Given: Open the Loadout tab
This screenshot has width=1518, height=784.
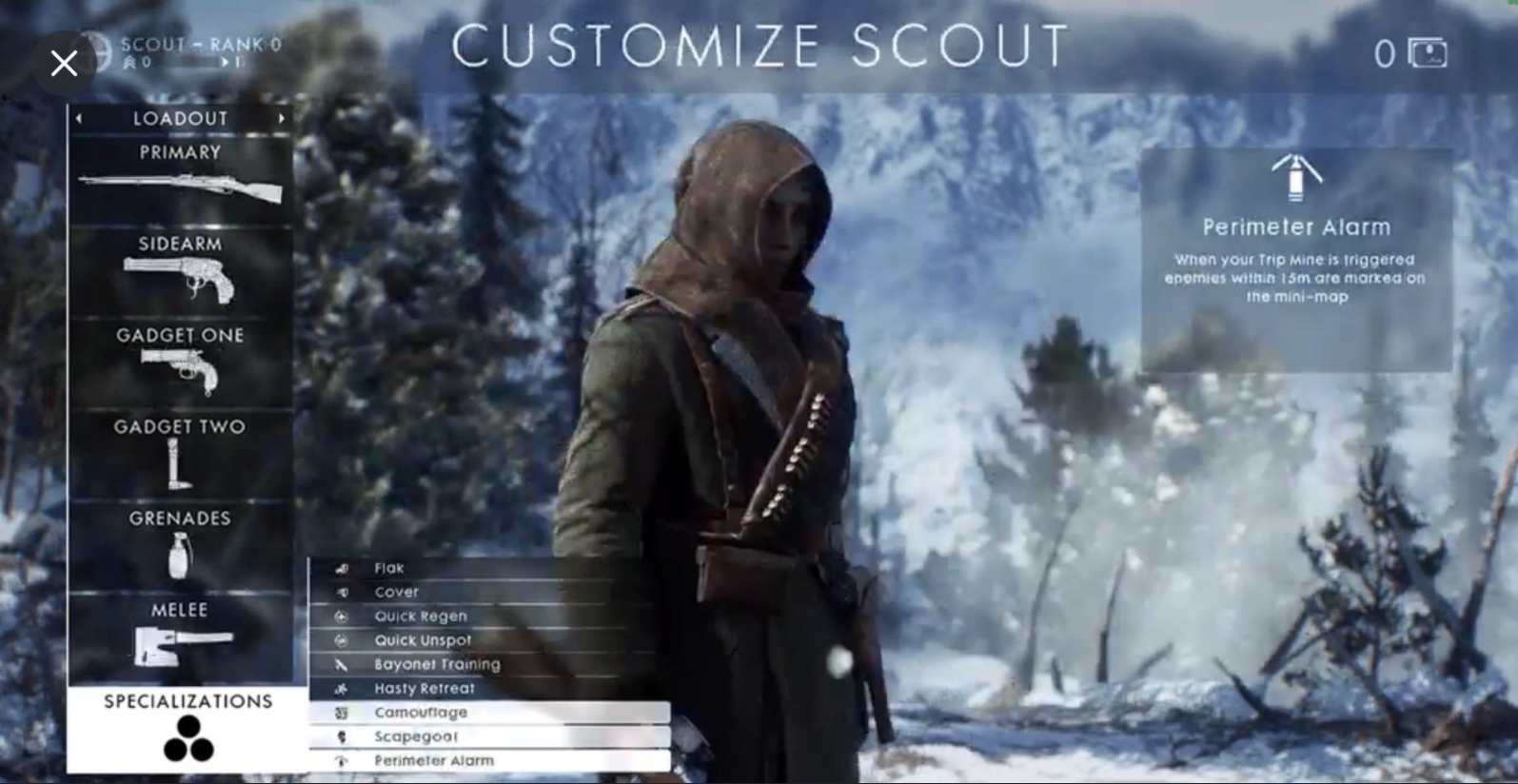Looking at the screenshot, I should click(x=179, y=118).
